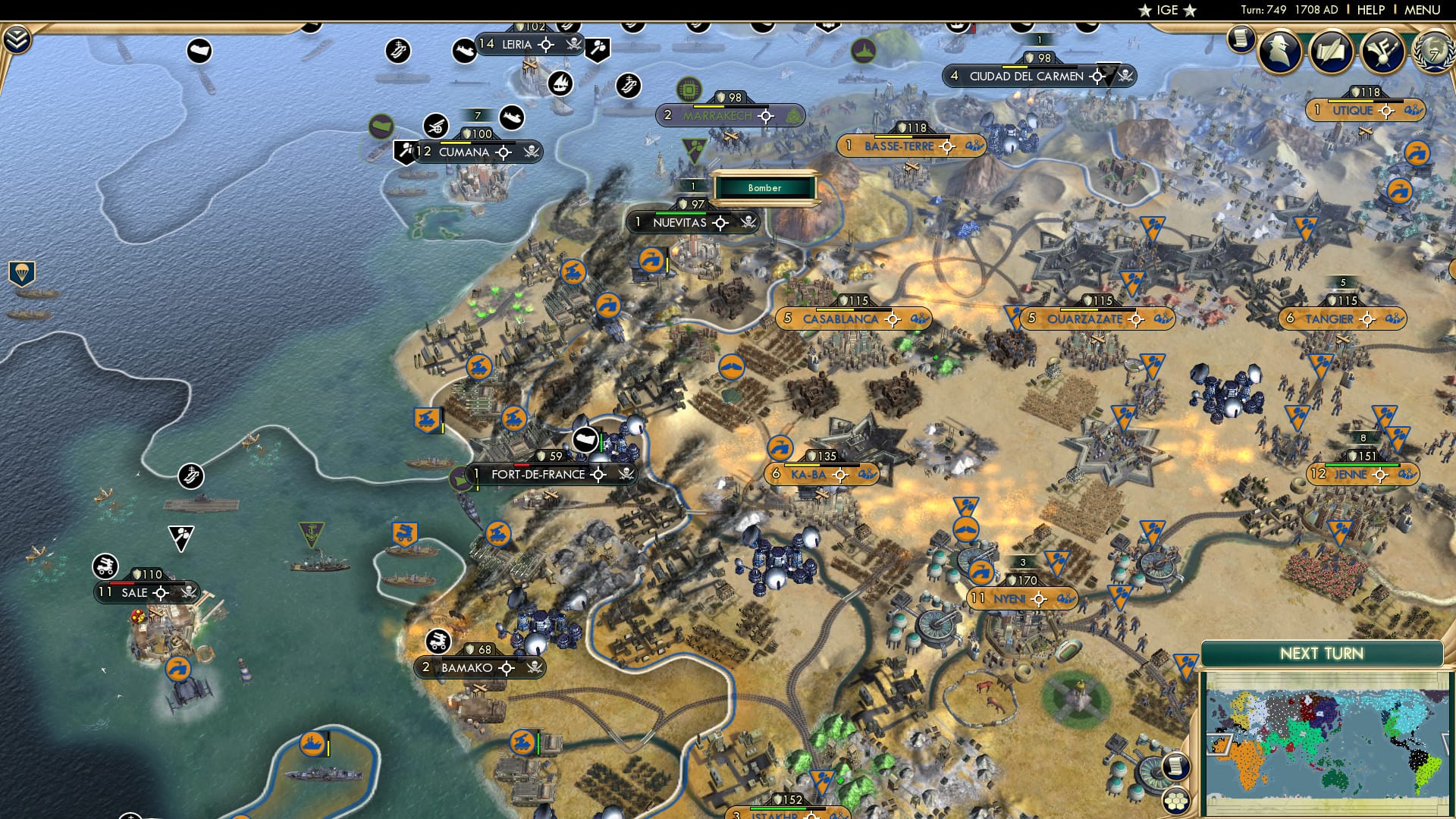Open the MENU item in the top bar

click(1421, 10)
